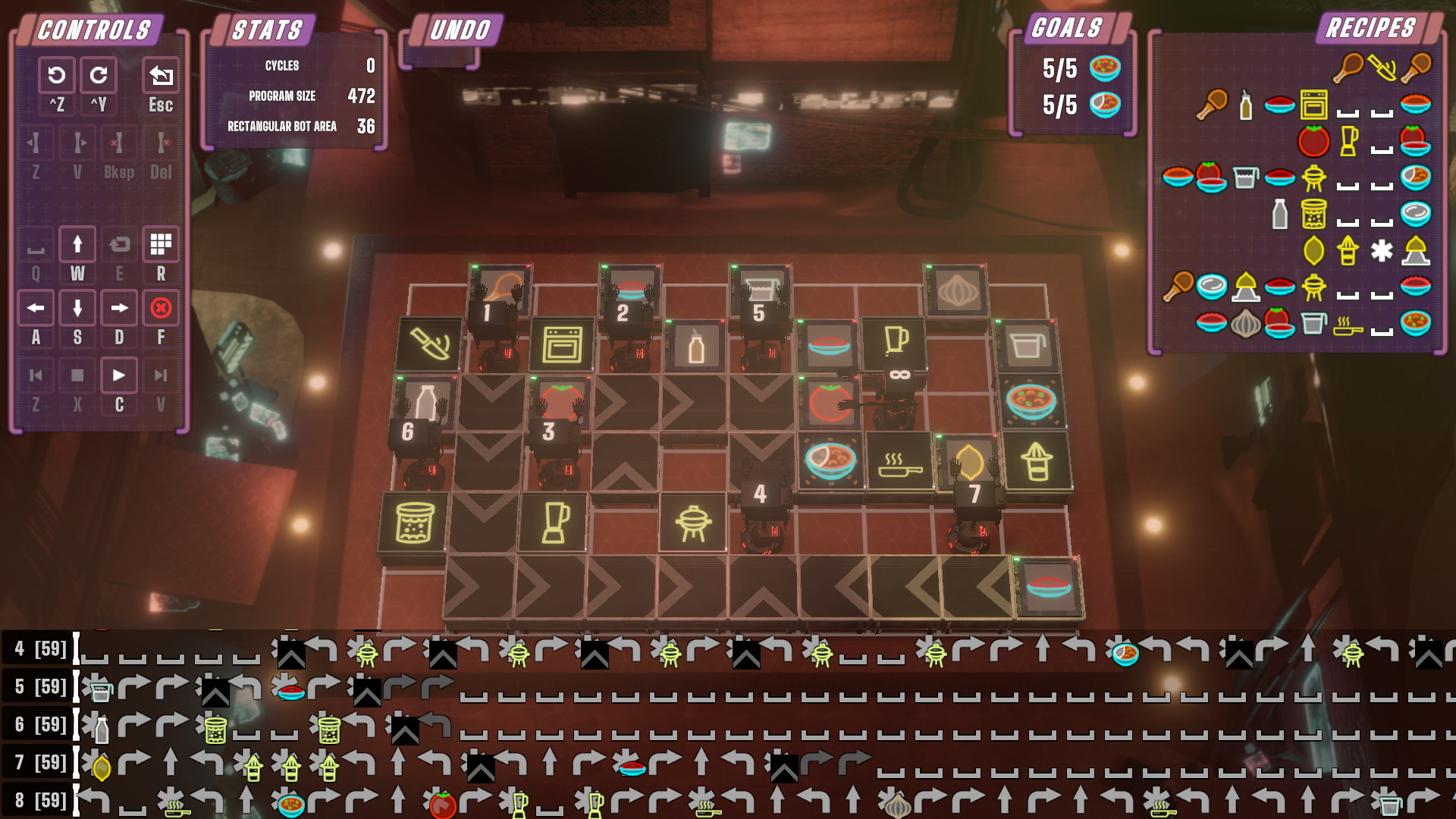Select bot 6 program row
The image size is (1456, 819).
[x=41, y=725]
